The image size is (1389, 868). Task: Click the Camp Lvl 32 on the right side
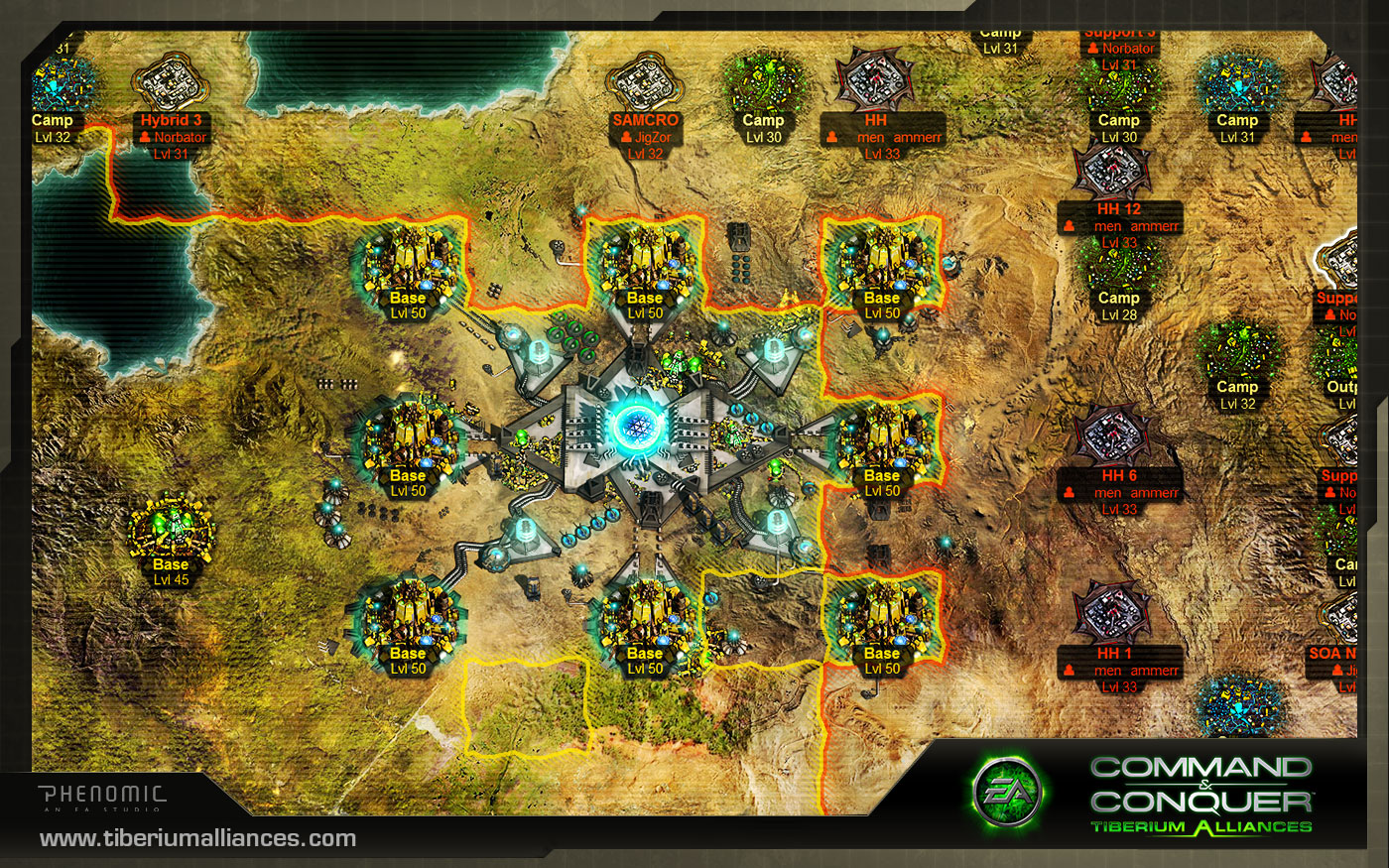tap(1238, 352)
